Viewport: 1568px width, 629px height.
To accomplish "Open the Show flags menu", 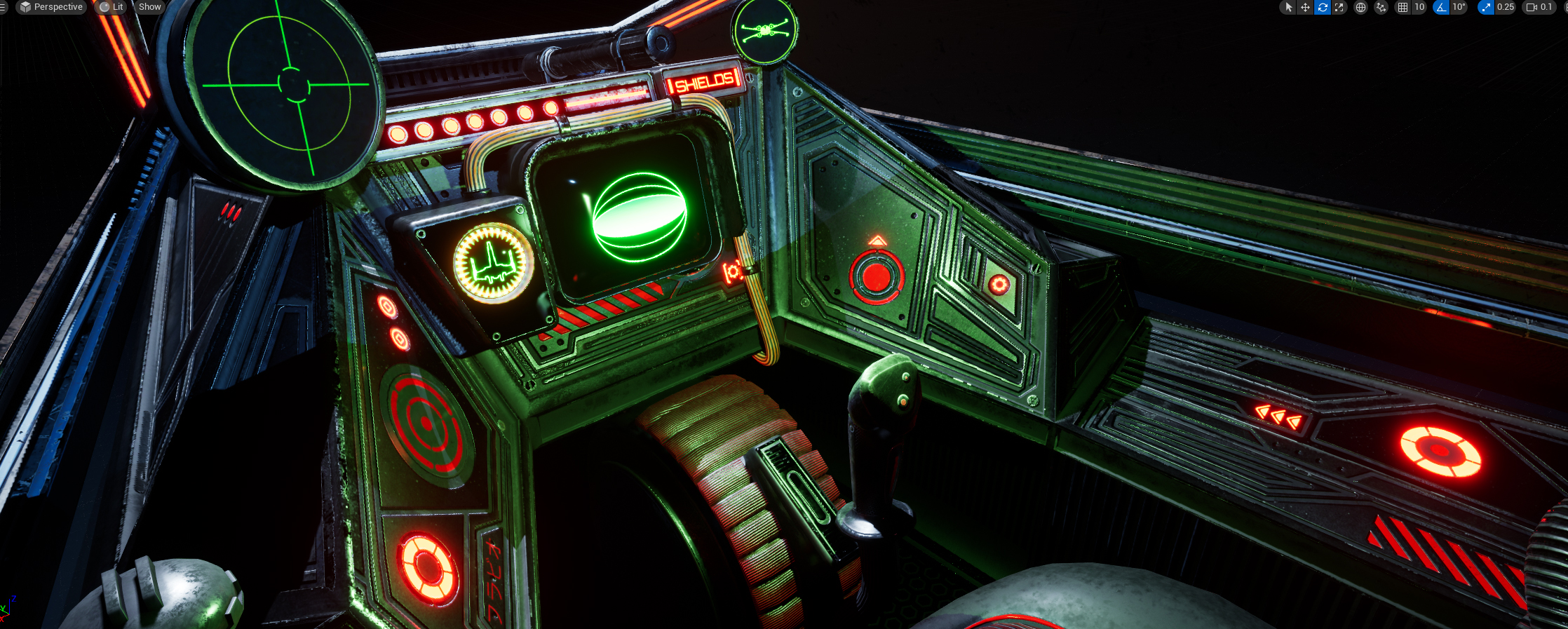I will point(149,6).
